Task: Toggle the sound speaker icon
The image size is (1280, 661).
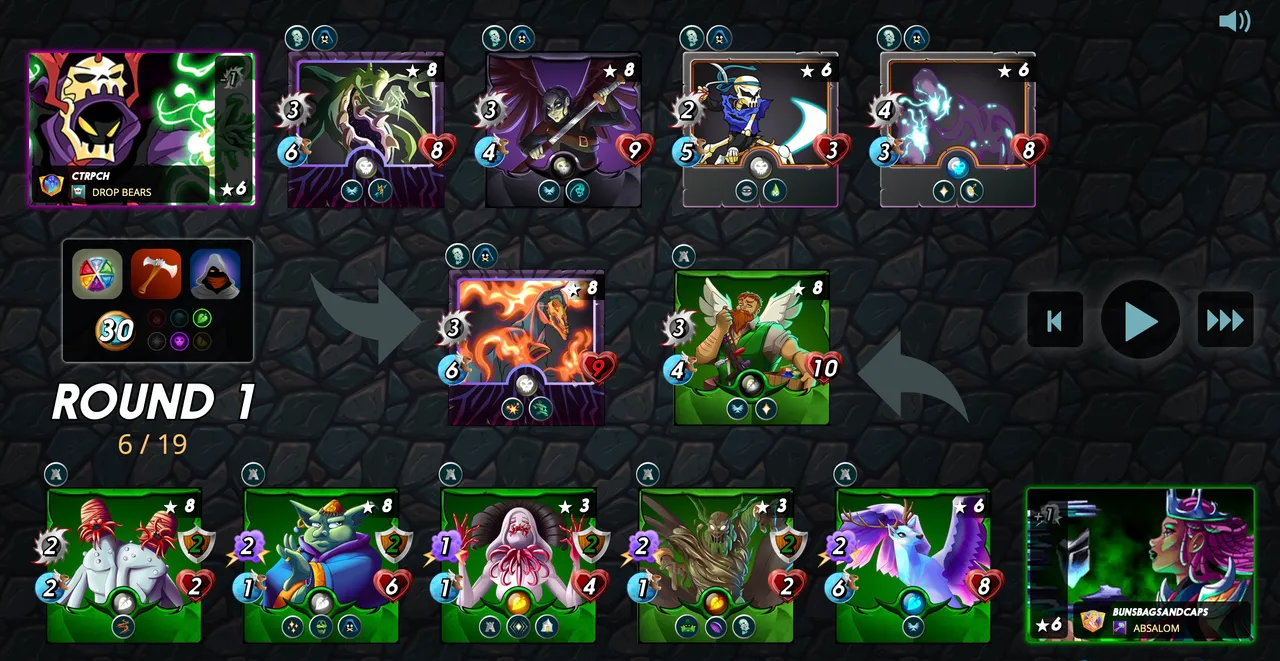Action: (x=1234, y=21)
